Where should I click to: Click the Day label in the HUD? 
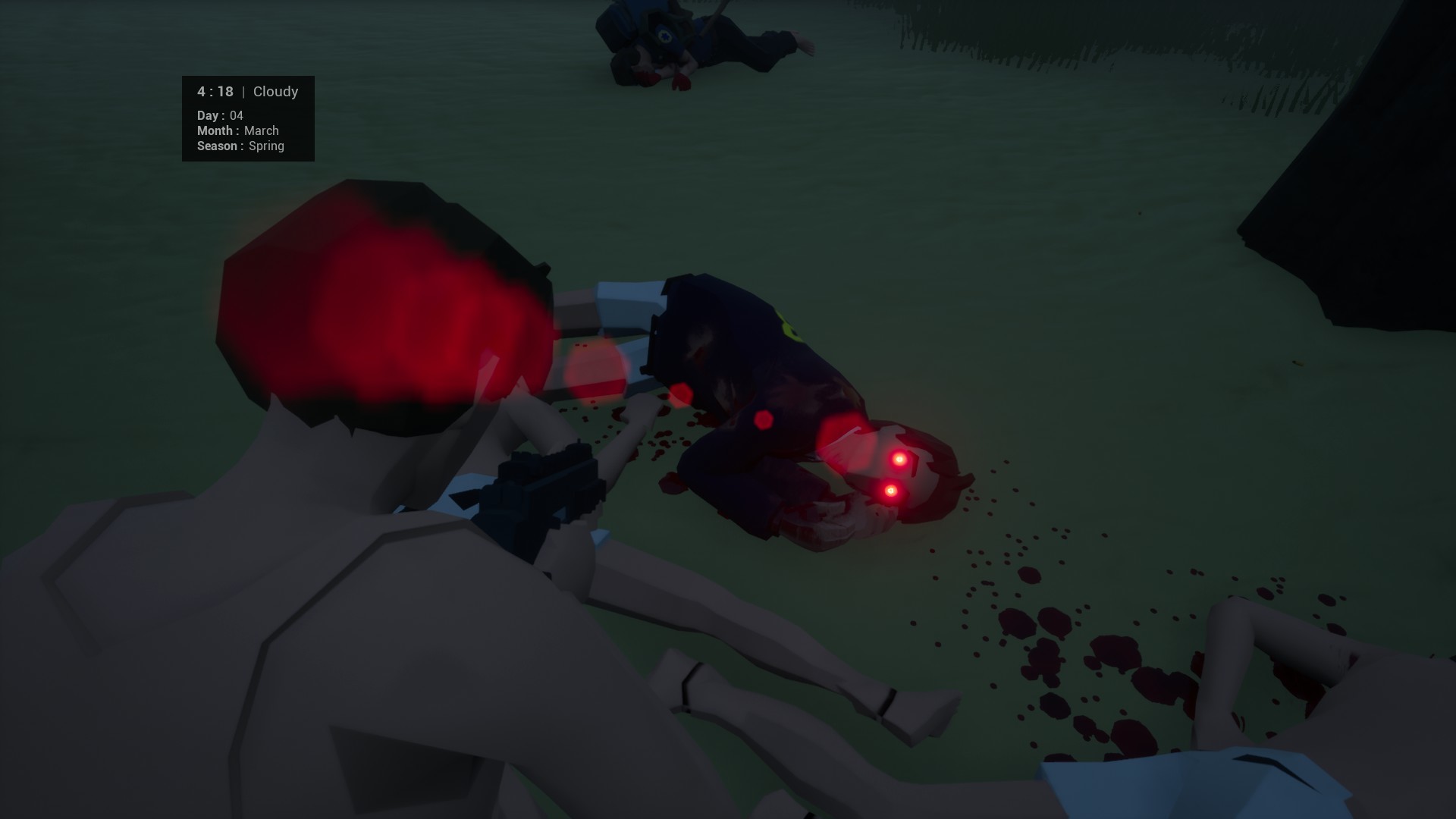tap(207, 115)
